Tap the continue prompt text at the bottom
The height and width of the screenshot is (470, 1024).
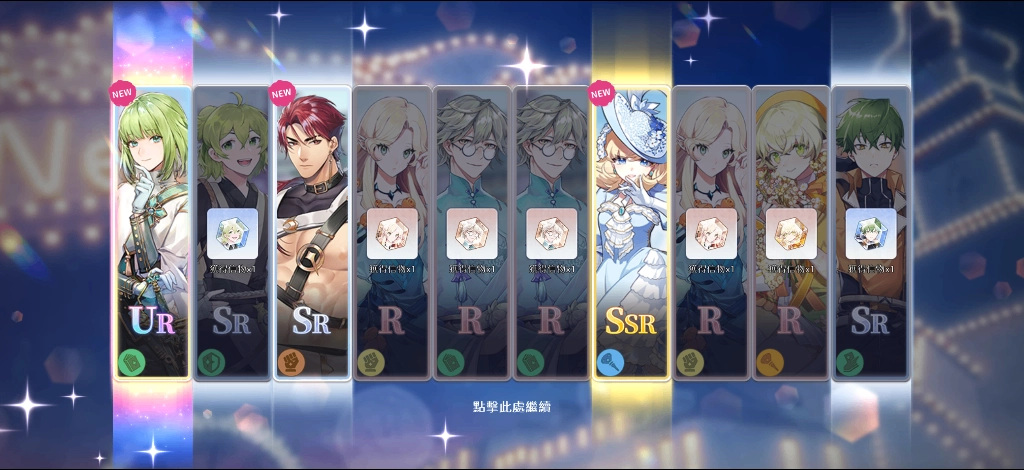coord(511,407)
